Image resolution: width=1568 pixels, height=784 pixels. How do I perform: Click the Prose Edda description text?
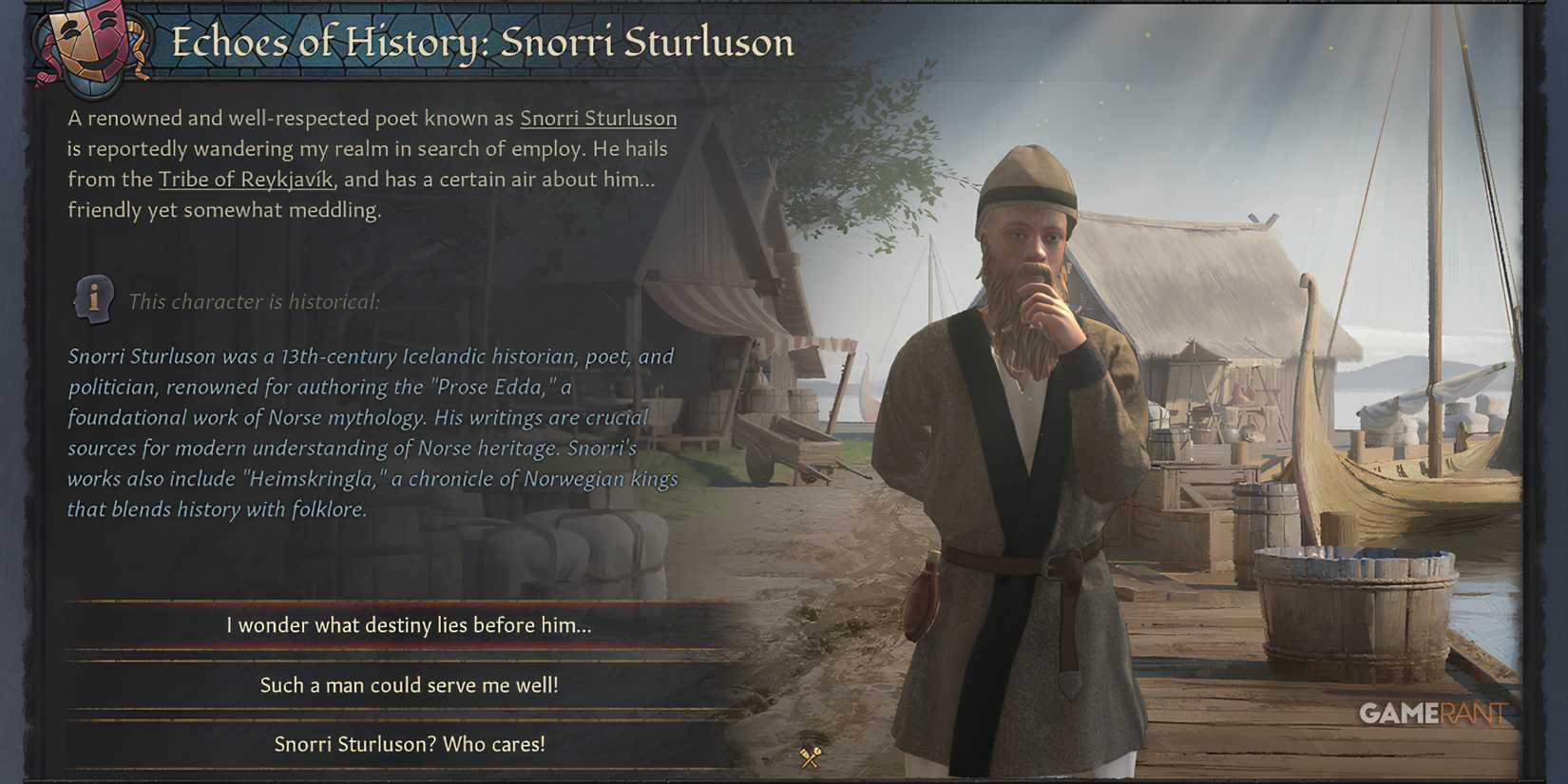pyautogui.click(x=371, y=432)
